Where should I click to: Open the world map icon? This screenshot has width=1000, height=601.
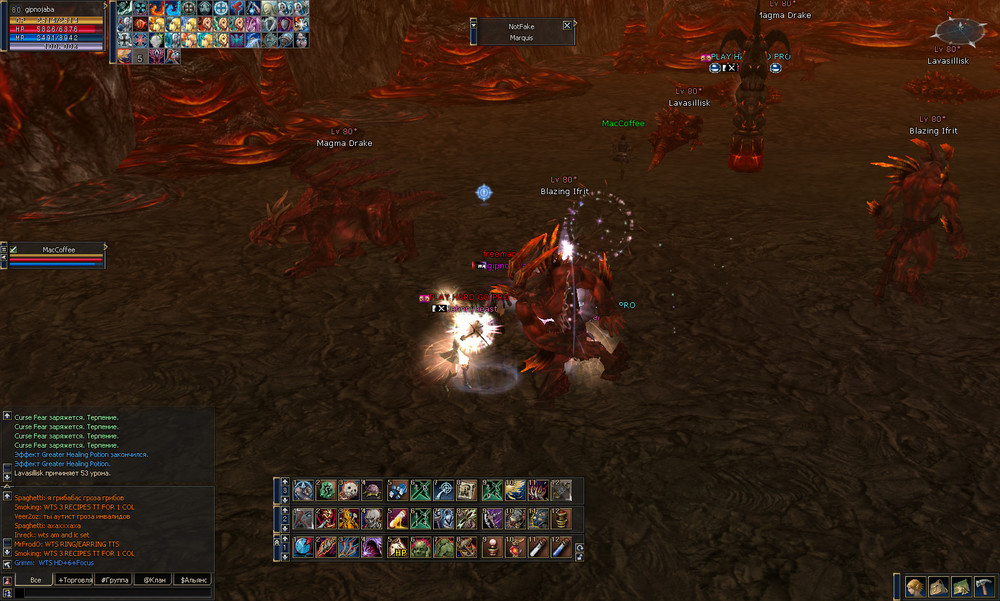pyautogui.click(x=960, y=587)
